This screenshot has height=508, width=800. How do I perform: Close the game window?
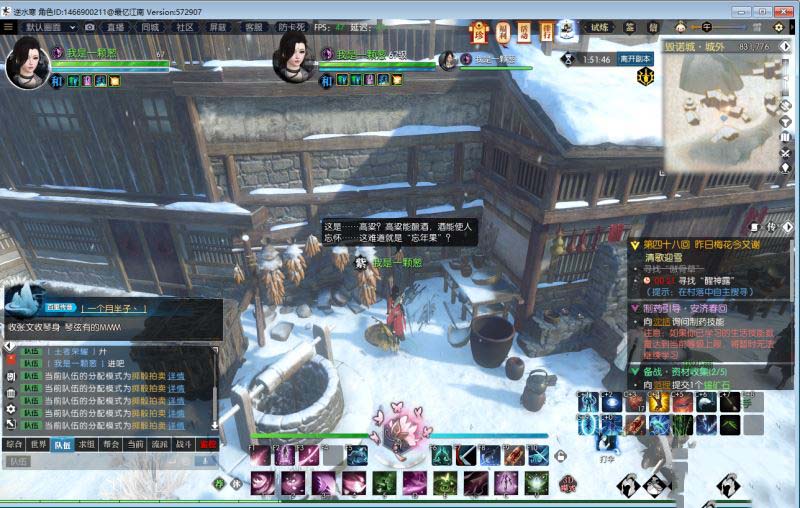(782, 10)
